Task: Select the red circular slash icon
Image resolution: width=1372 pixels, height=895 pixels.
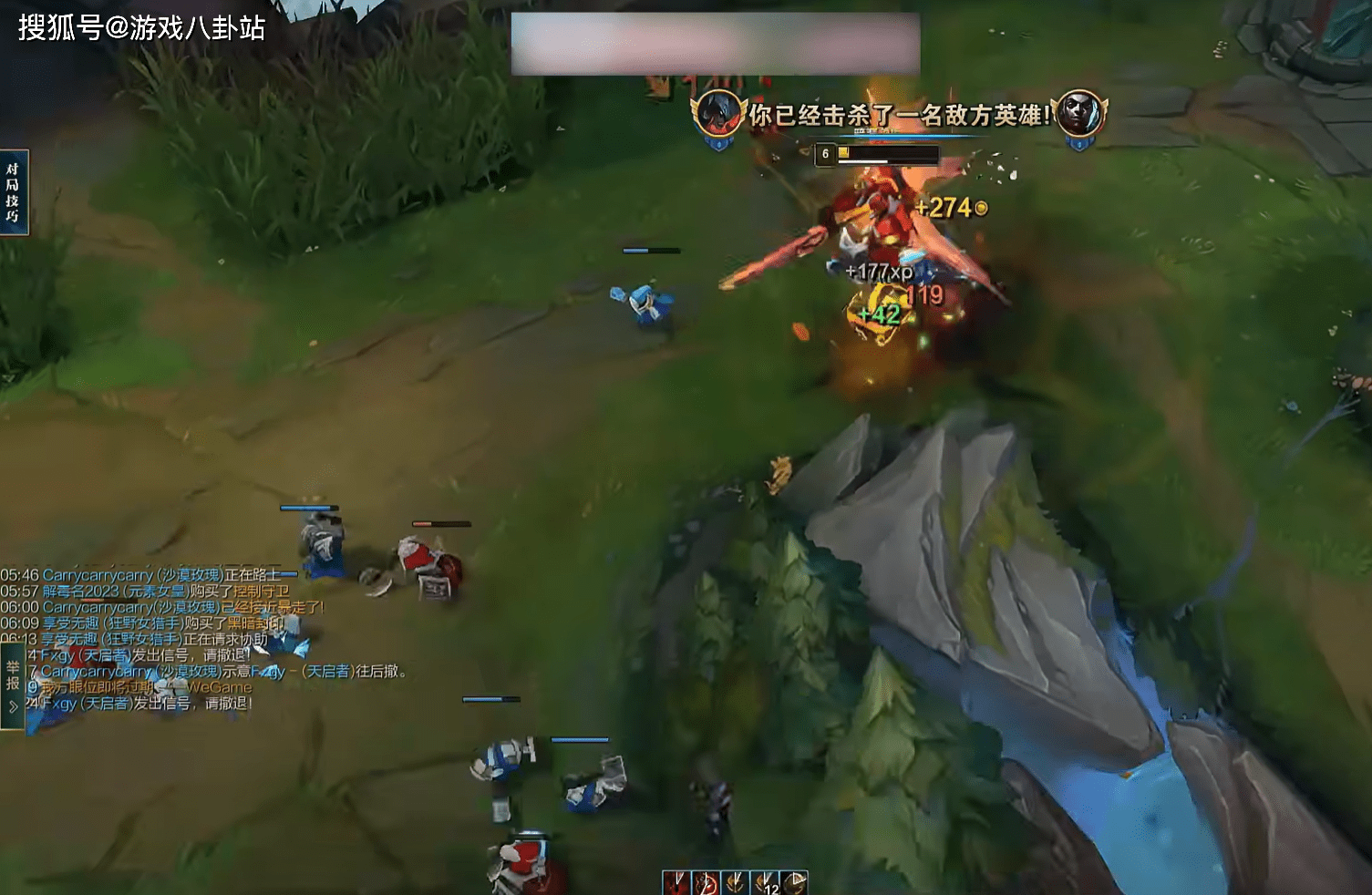Action: point(705,882)
